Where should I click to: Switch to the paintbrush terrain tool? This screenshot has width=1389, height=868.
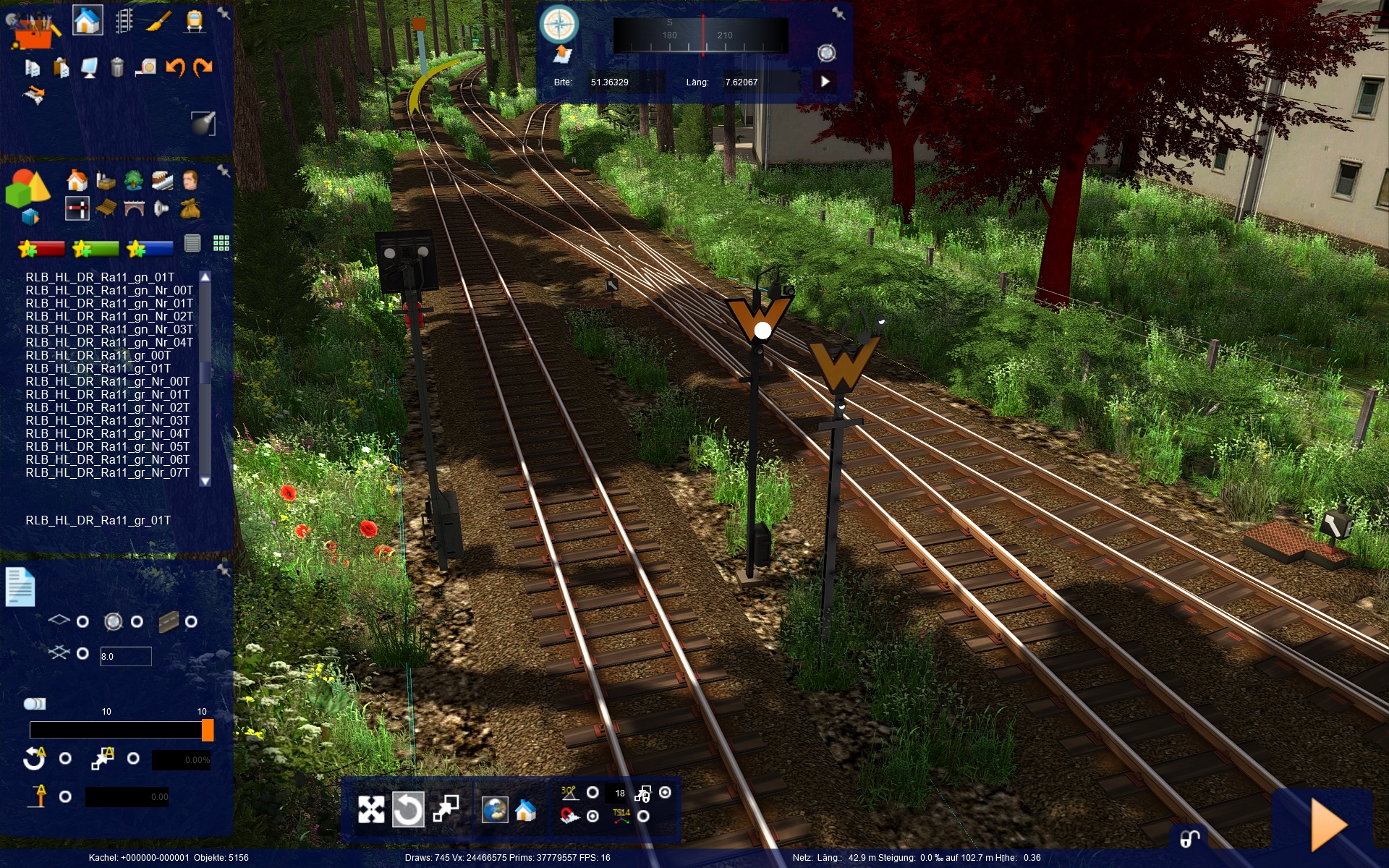tap(158, 21)
